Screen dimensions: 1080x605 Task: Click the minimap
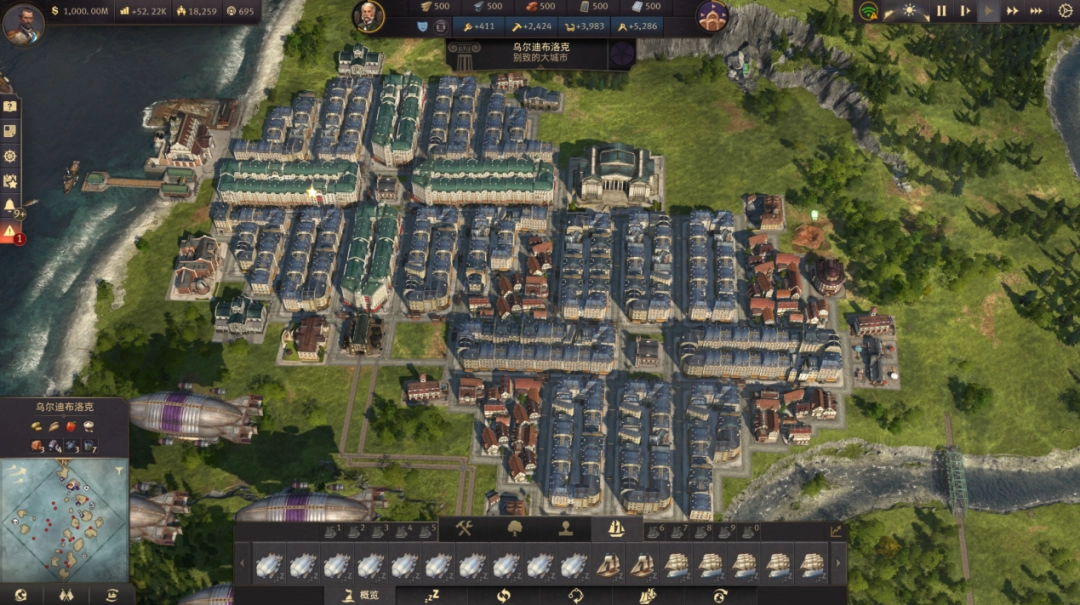64,518
